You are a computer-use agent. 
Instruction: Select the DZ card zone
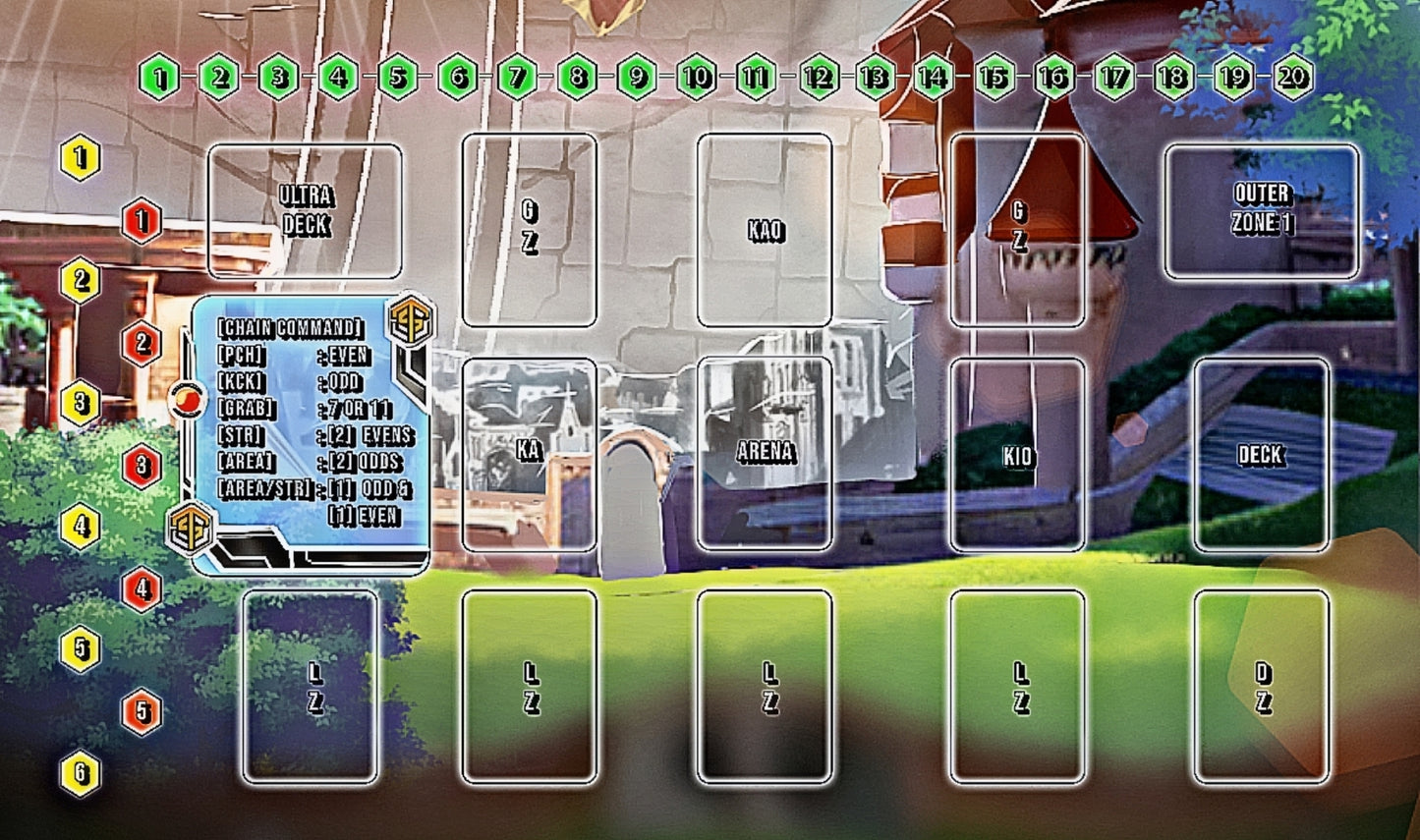[1262, 687]
